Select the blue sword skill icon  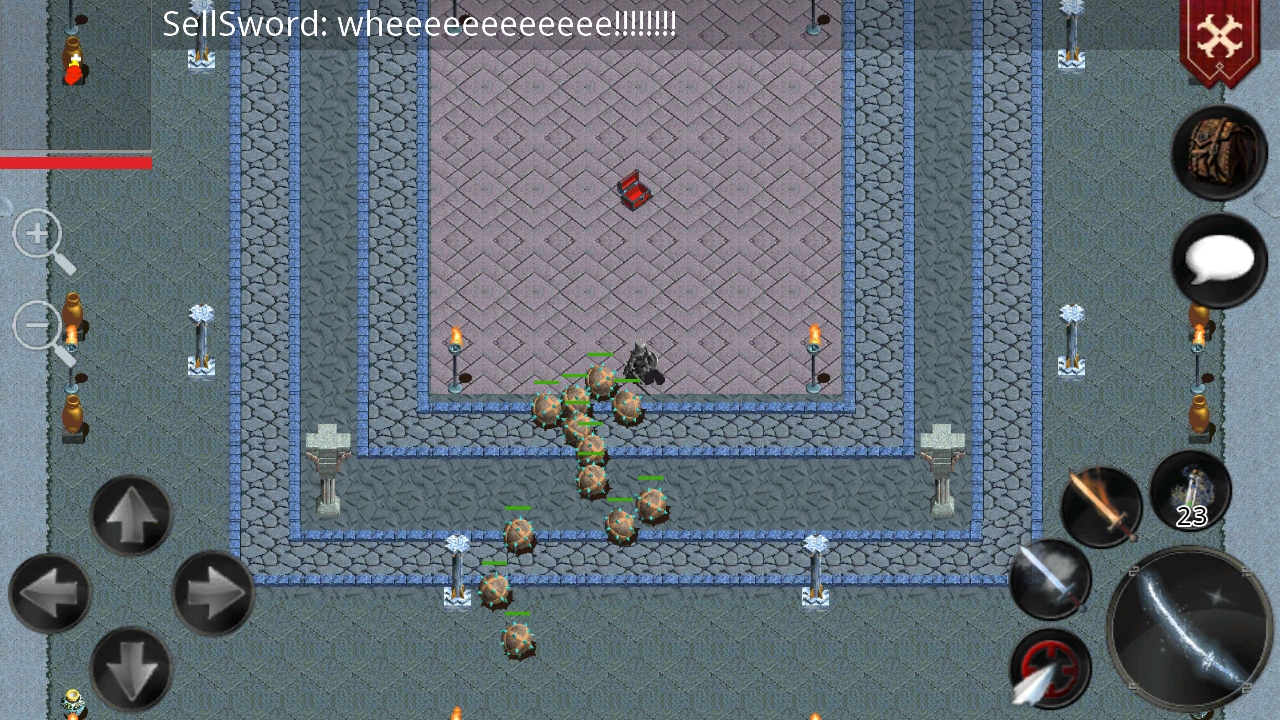1048,578
